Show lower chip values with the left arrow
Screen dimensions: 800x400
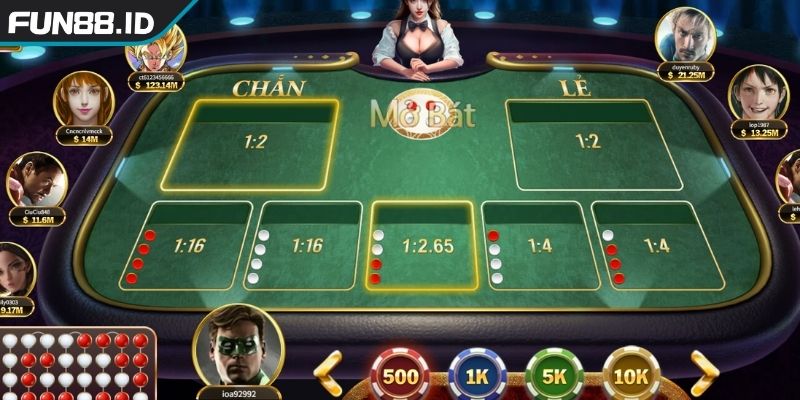coord(328,373)
